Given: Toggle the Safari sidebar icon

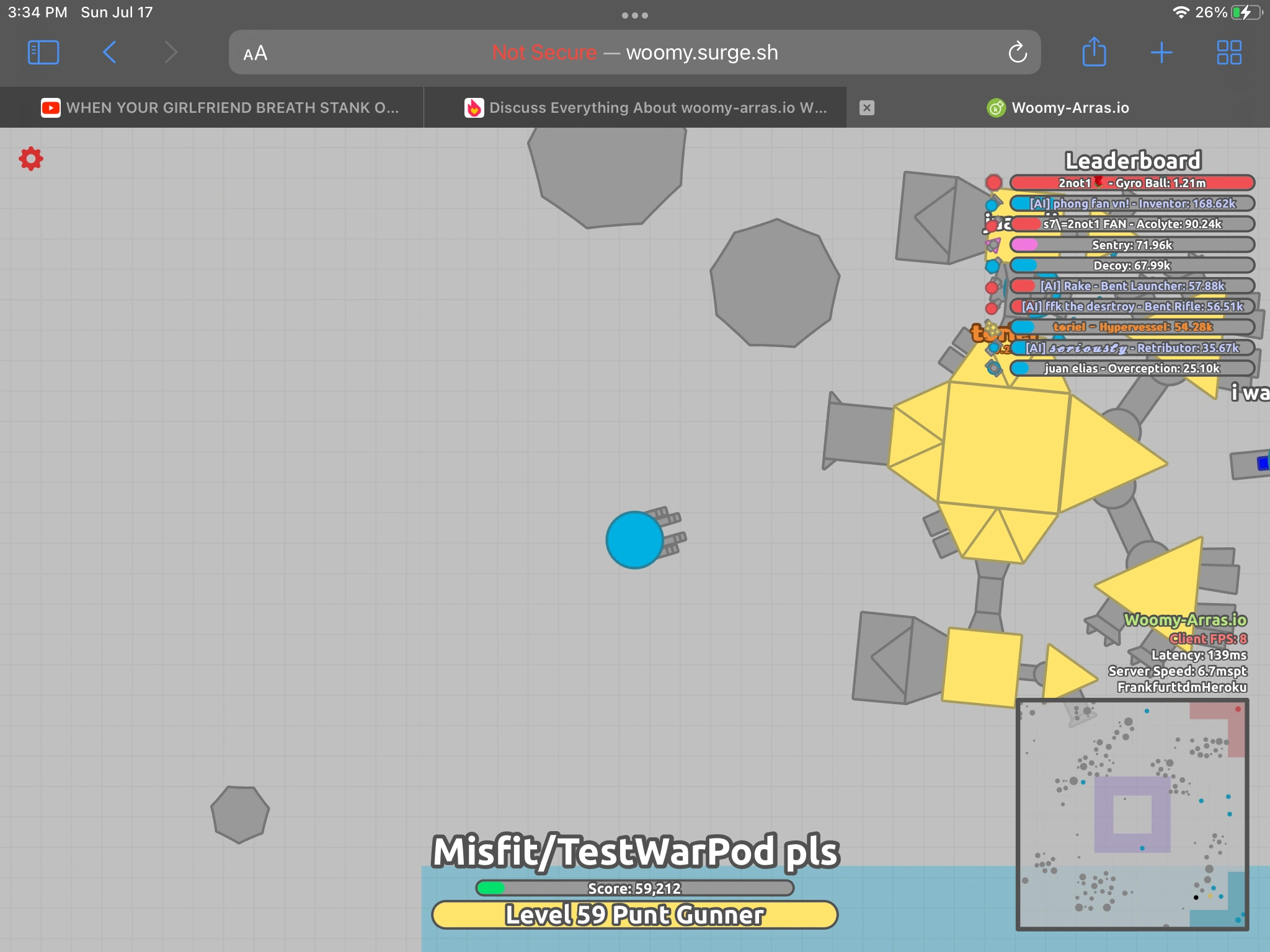Looking at the screenshot, I should click(x=43, y=52).
